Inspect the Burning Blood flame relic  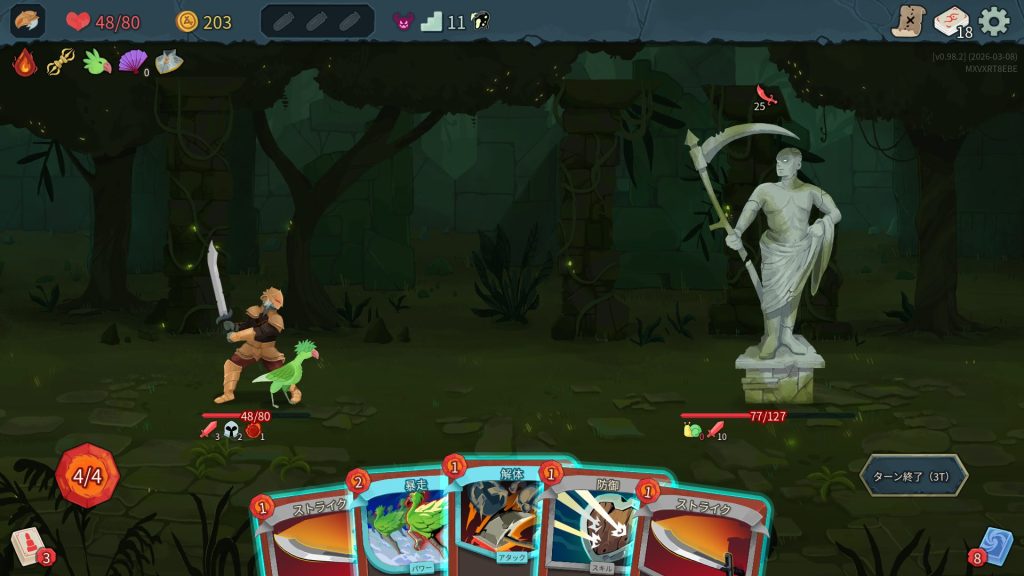coord(25,63)
